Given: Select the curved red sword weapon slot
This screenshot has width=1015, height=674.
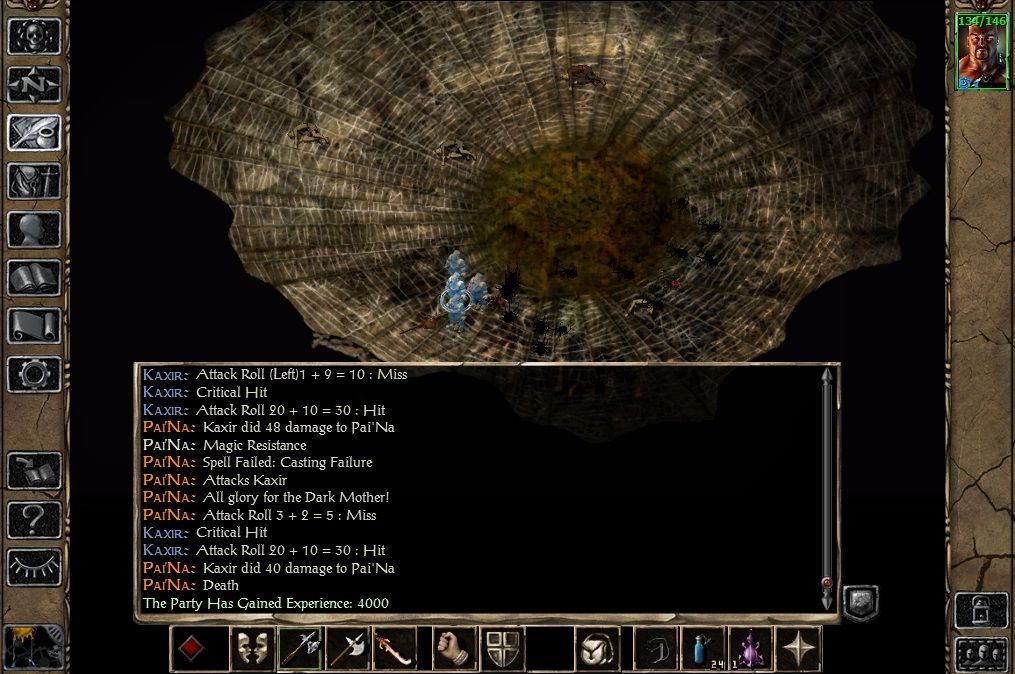Looking at the screenshot, I should pyautogui.click(x=394, y=649).
